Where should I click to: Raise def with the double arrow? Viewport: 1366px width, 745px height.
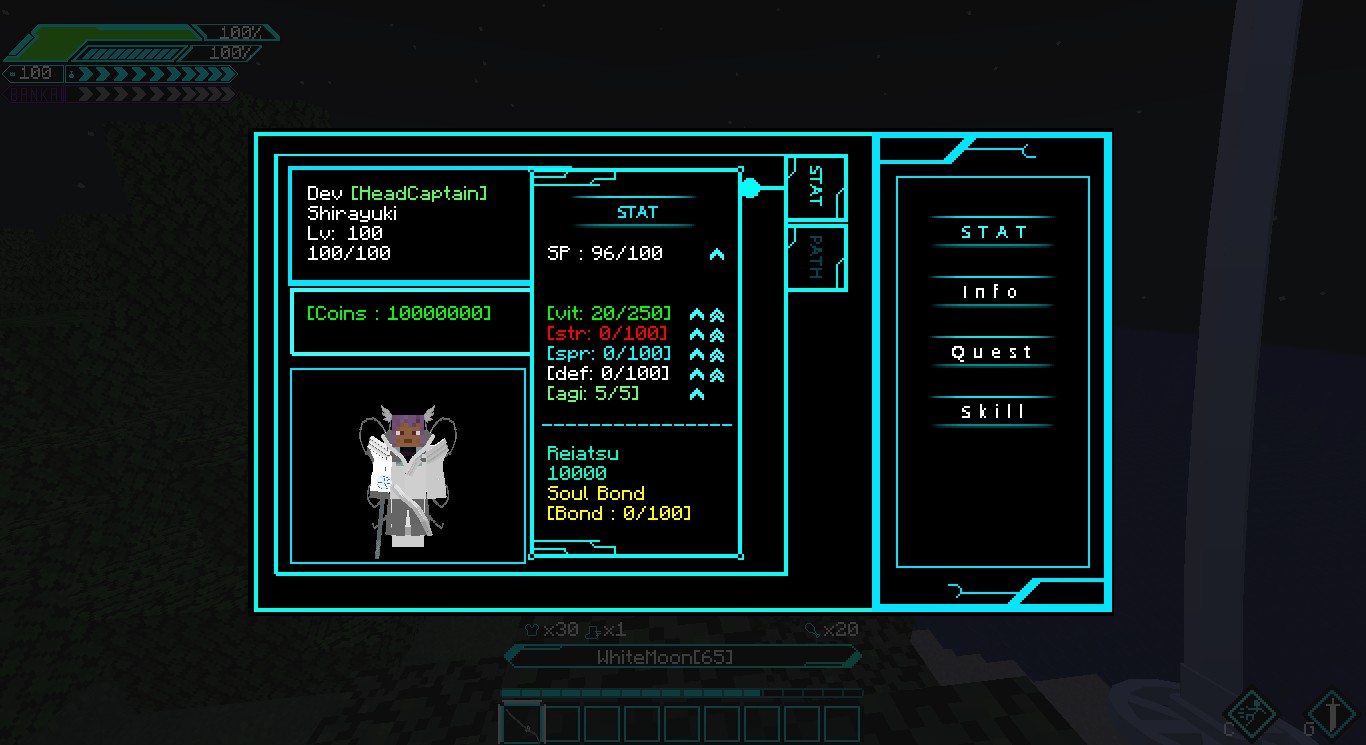(x=717, y=374)
